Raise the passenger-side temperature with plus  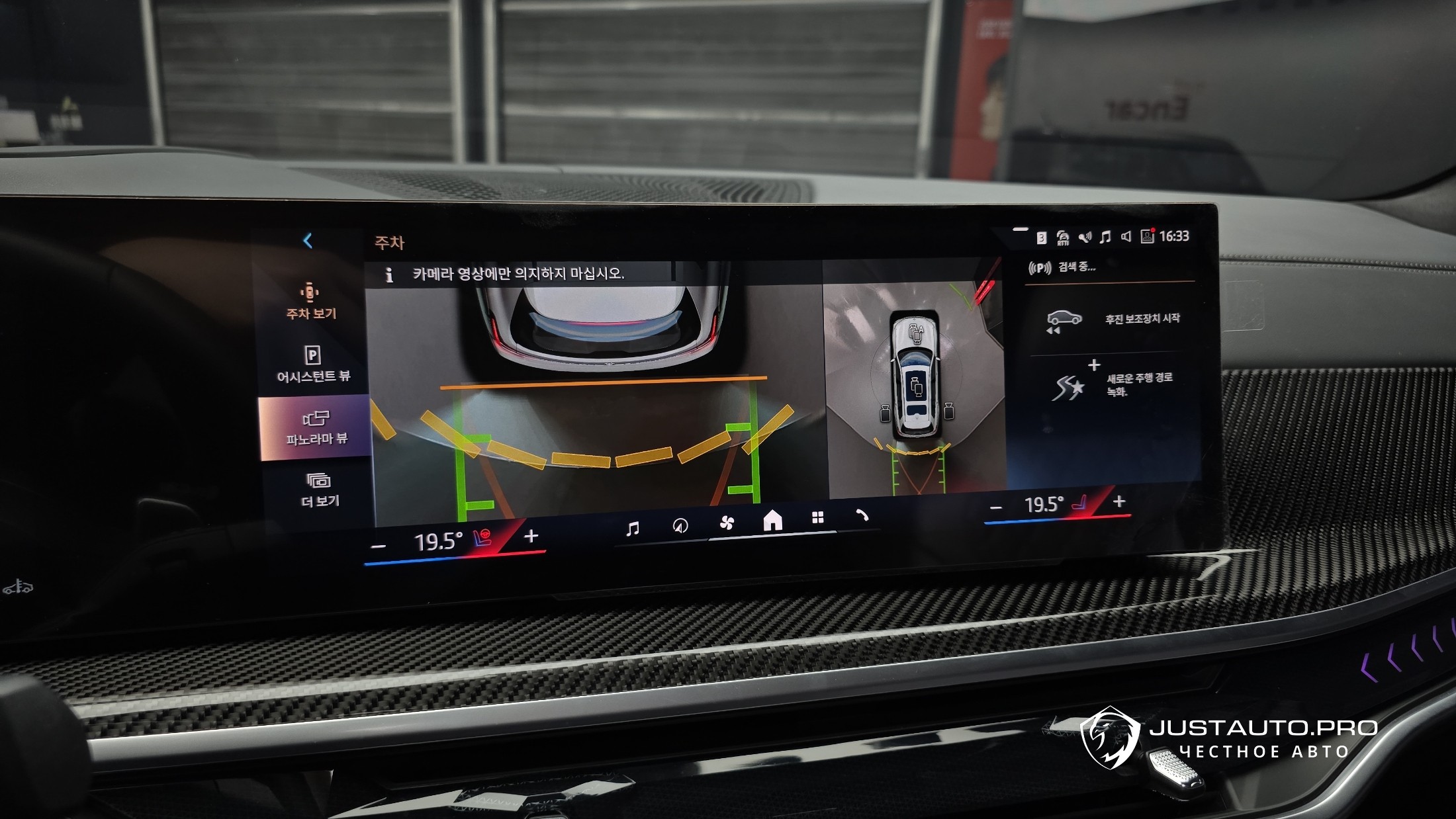1119,501
